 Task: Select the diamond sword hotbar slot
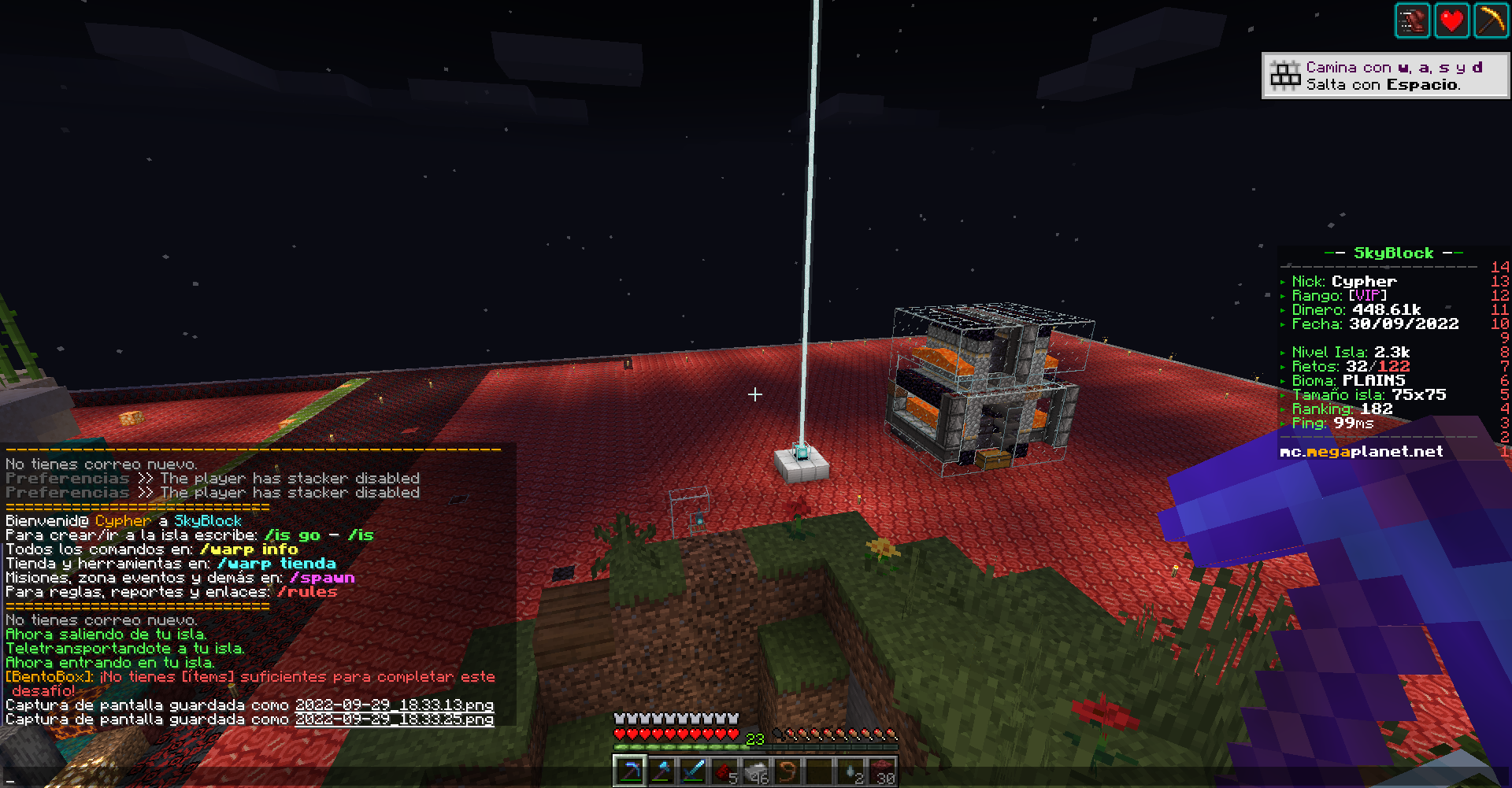[692, 771]
